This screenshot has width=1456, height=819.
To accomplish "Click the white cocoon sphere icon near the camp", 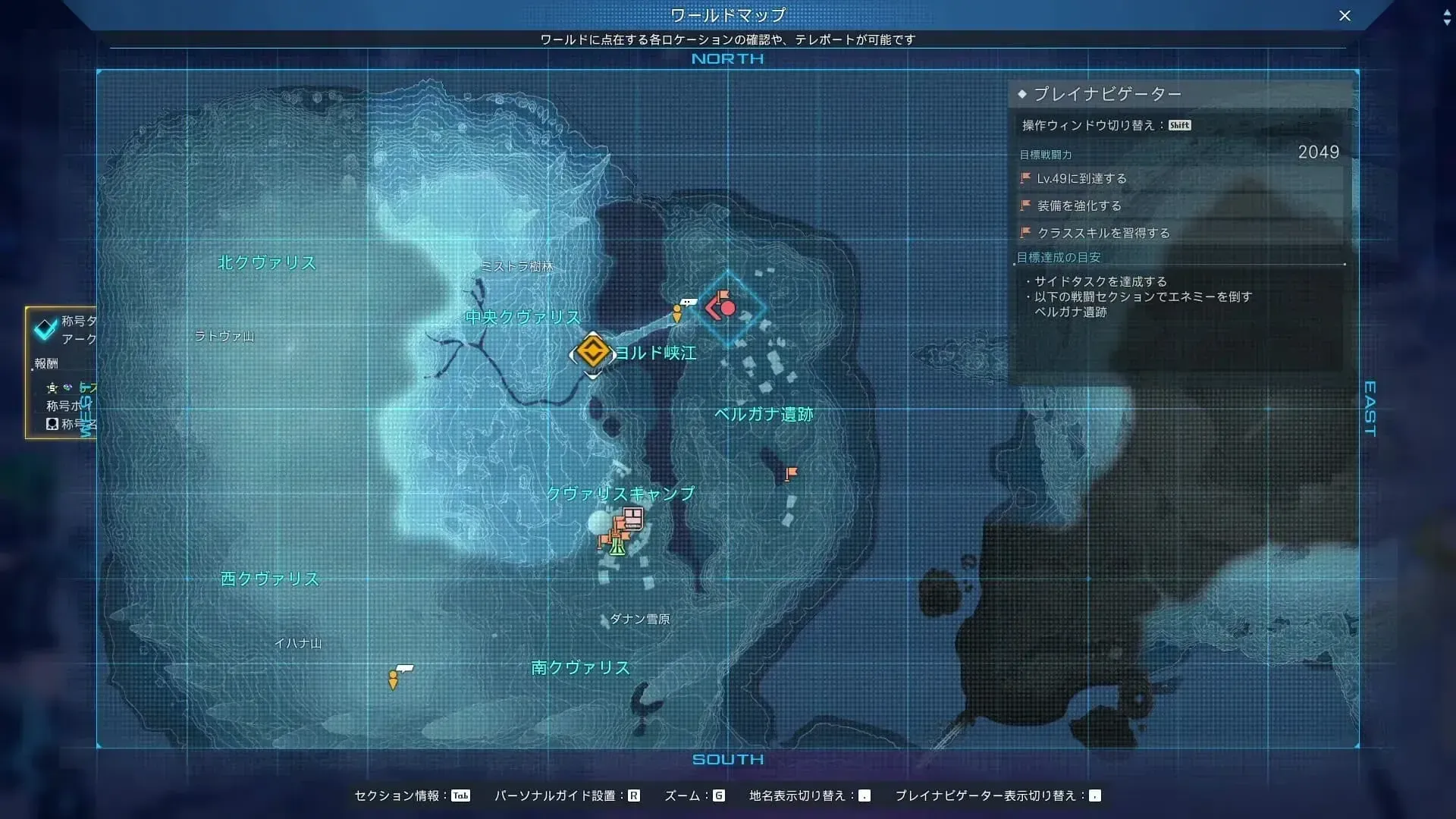I will (x=599, y=522).
